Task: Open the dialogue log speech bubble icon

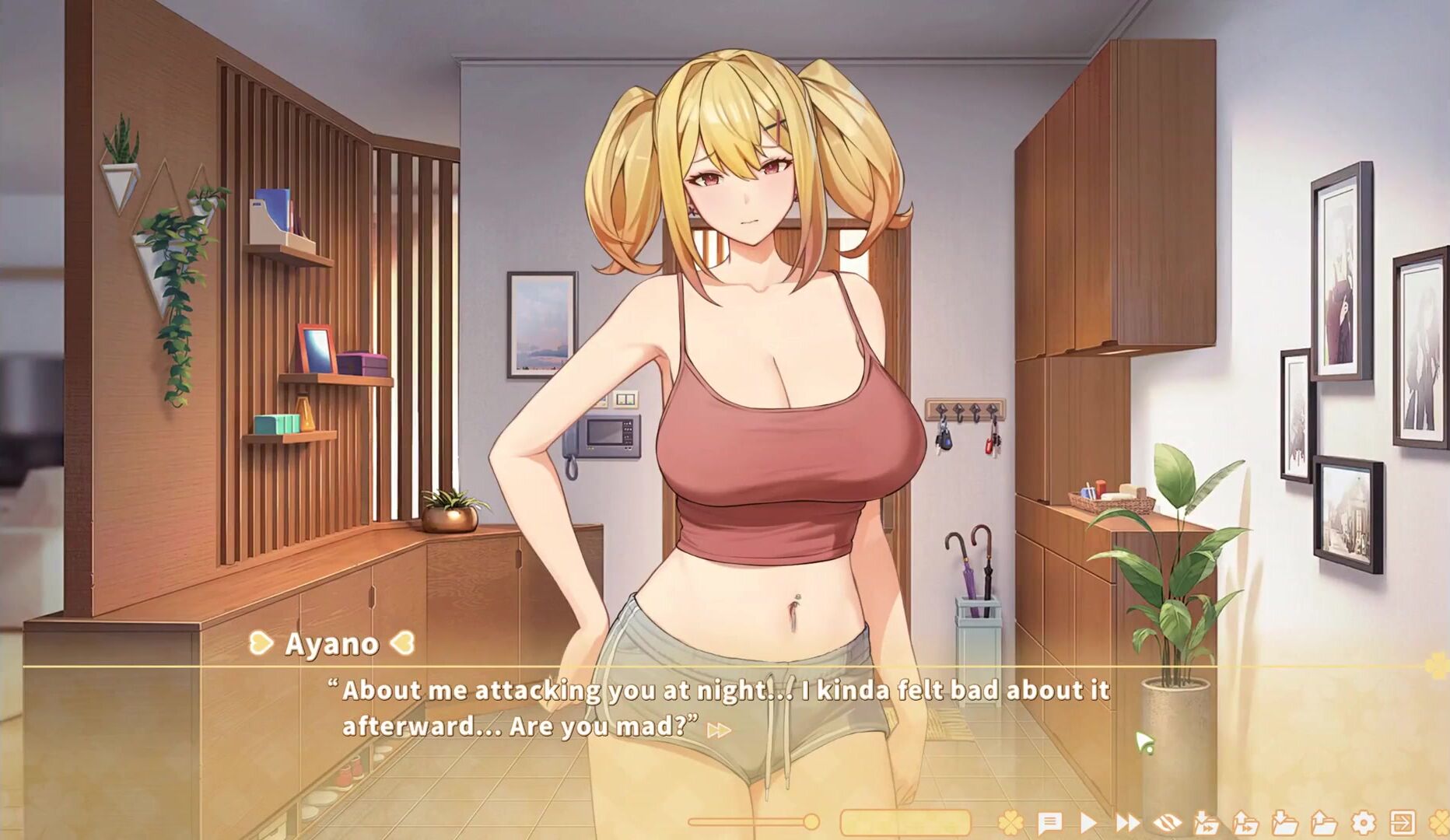Action: (1049, 822)
